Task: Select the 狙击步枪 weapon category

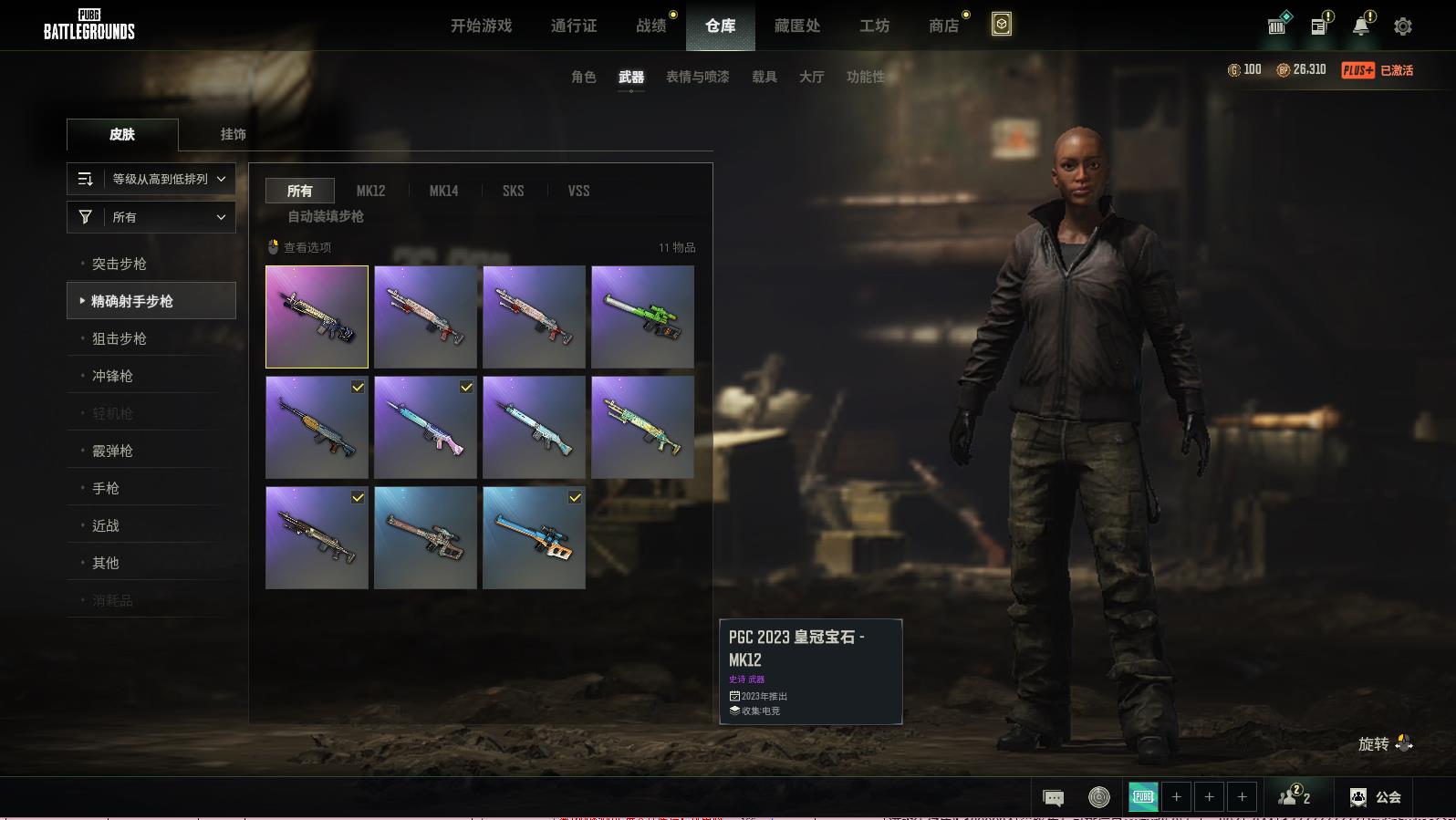Action: [x=120, y=338]
